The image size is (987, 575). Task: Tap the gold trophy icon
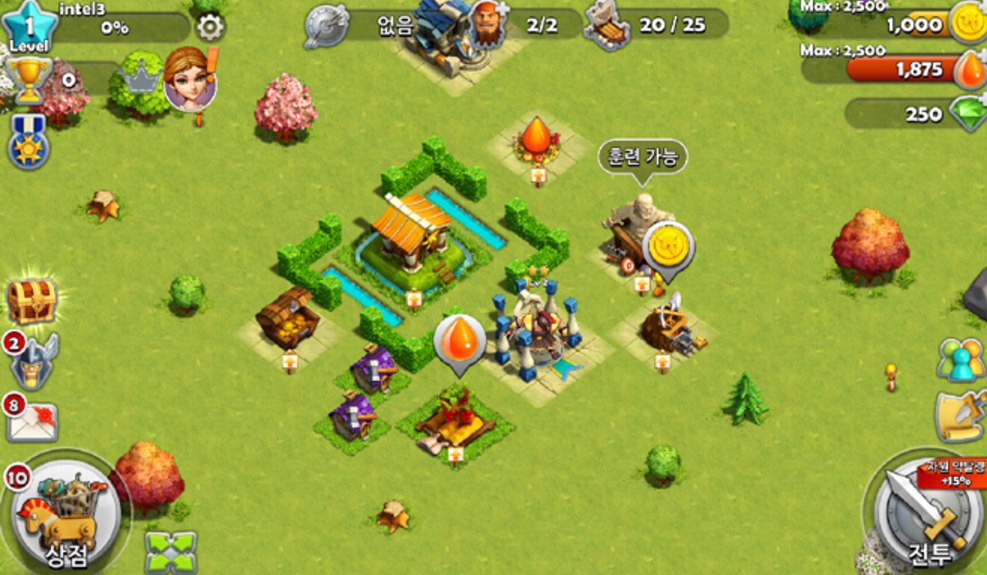29,80
